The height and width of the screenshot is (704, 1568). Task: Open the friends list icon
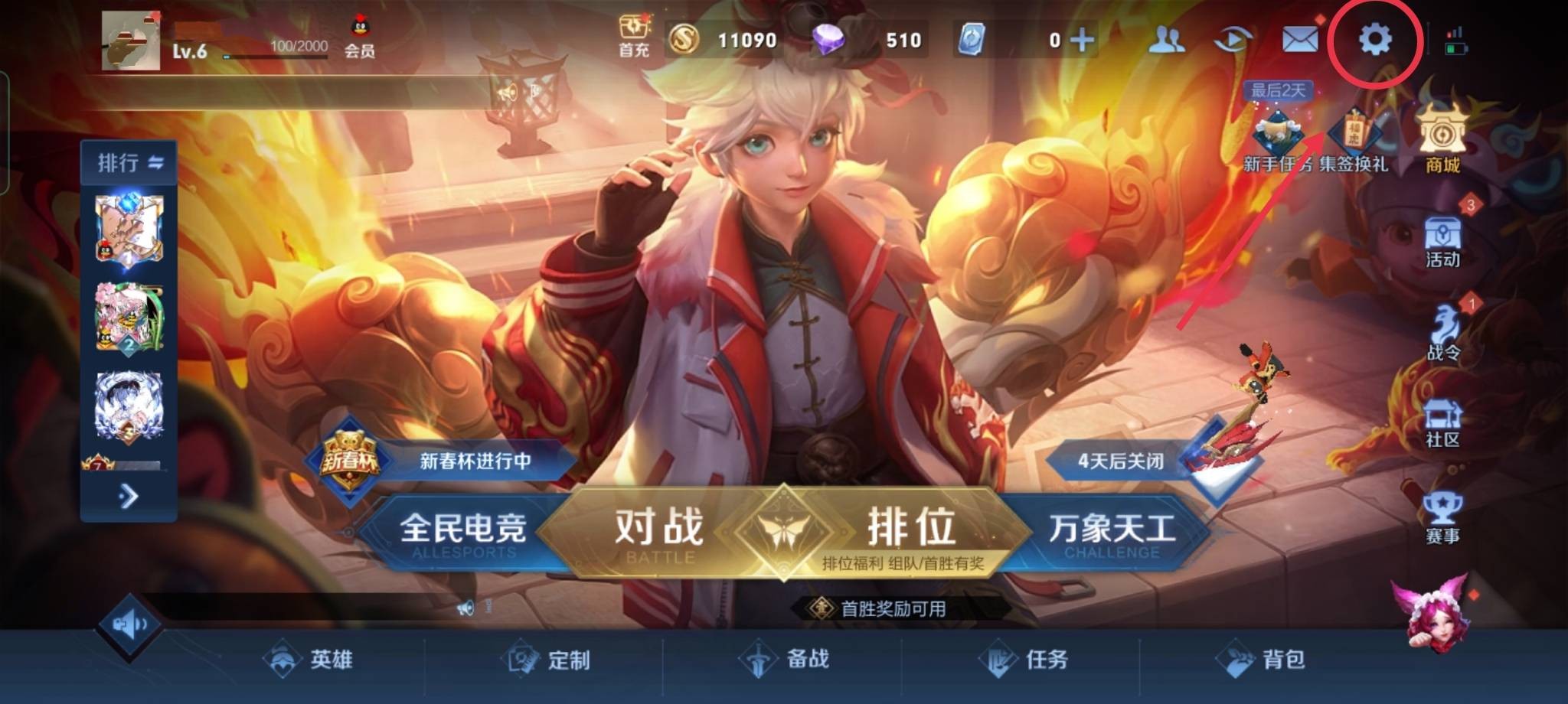(1168, 40)
